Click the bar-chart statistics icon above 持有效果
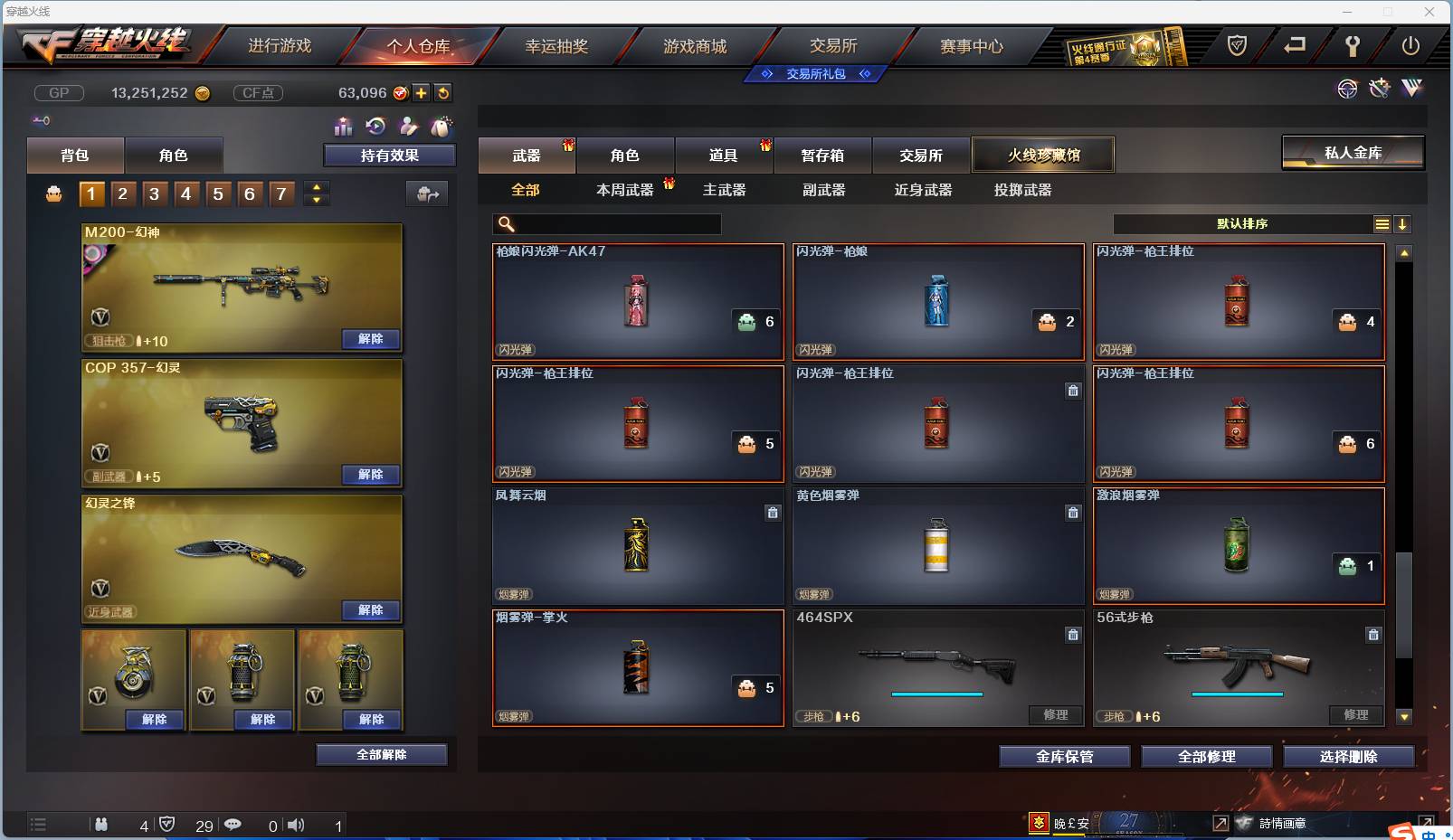Image resolution: width=1453 pixels, height=840 pixels. 344,127
